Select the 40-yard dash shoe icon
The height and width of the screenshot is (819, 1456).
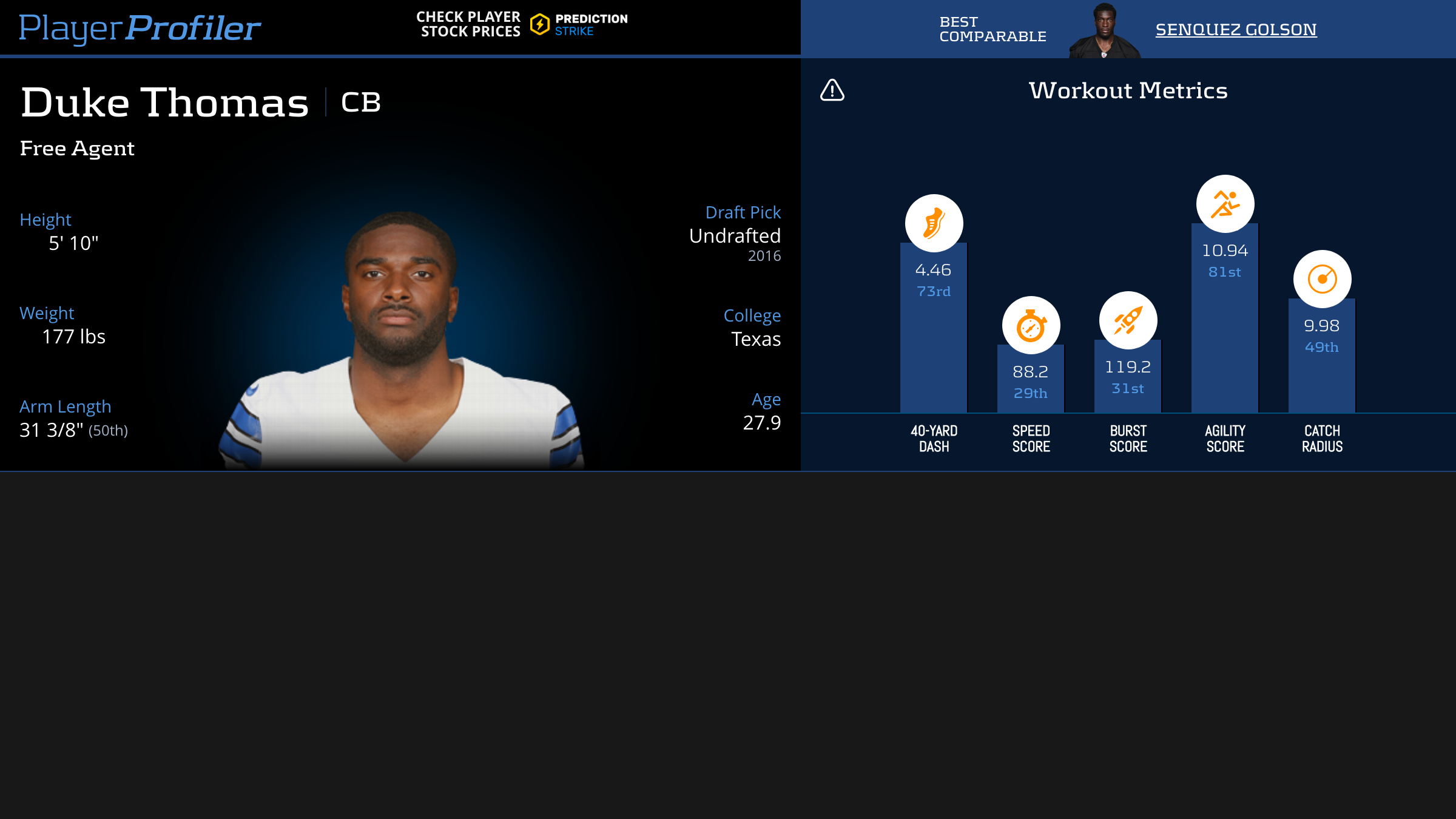934,223
